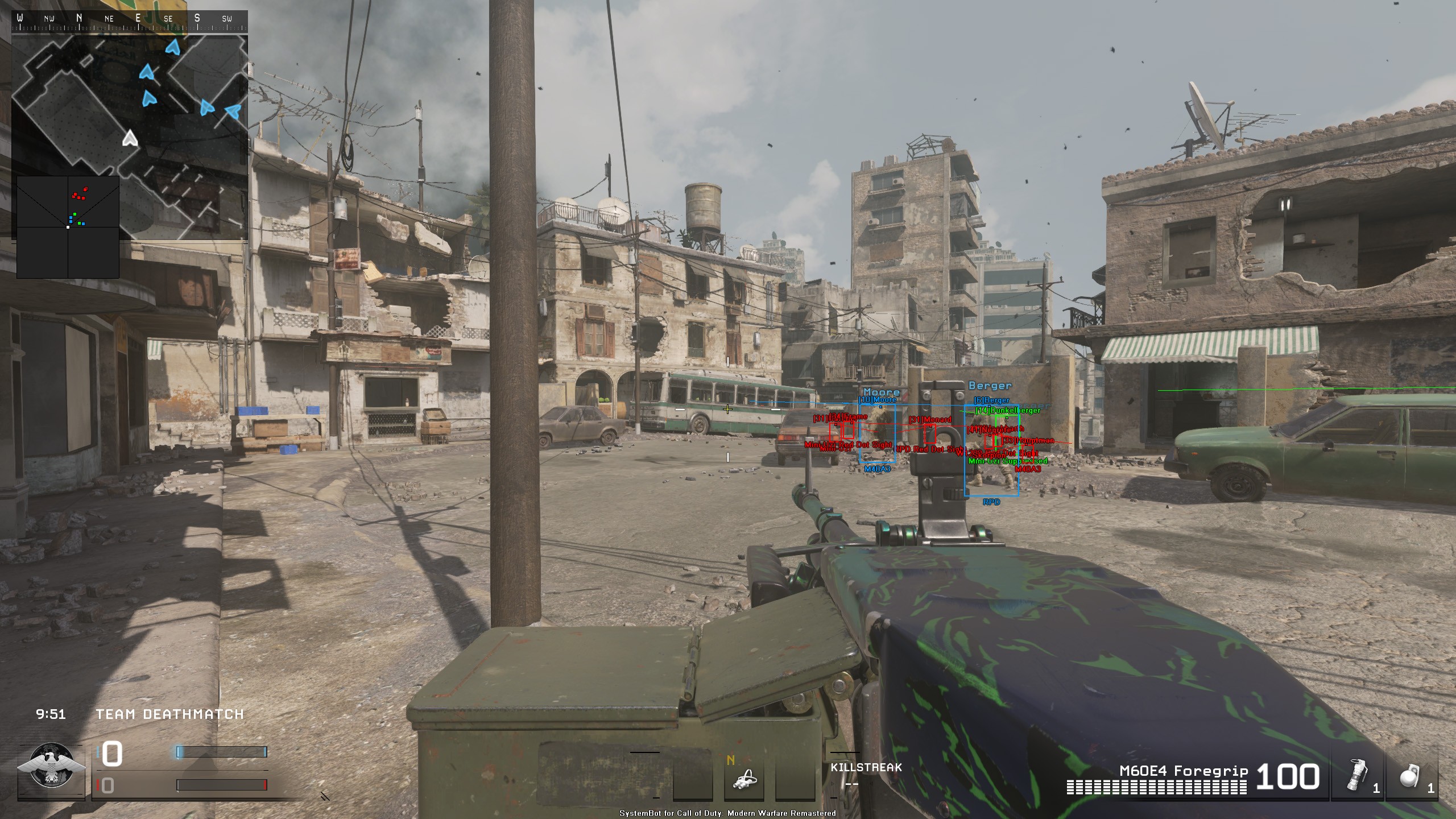Viewport: 1456px width, 819px height.
Task: Click the eagle faction emblem
Action: coord(52,766)
